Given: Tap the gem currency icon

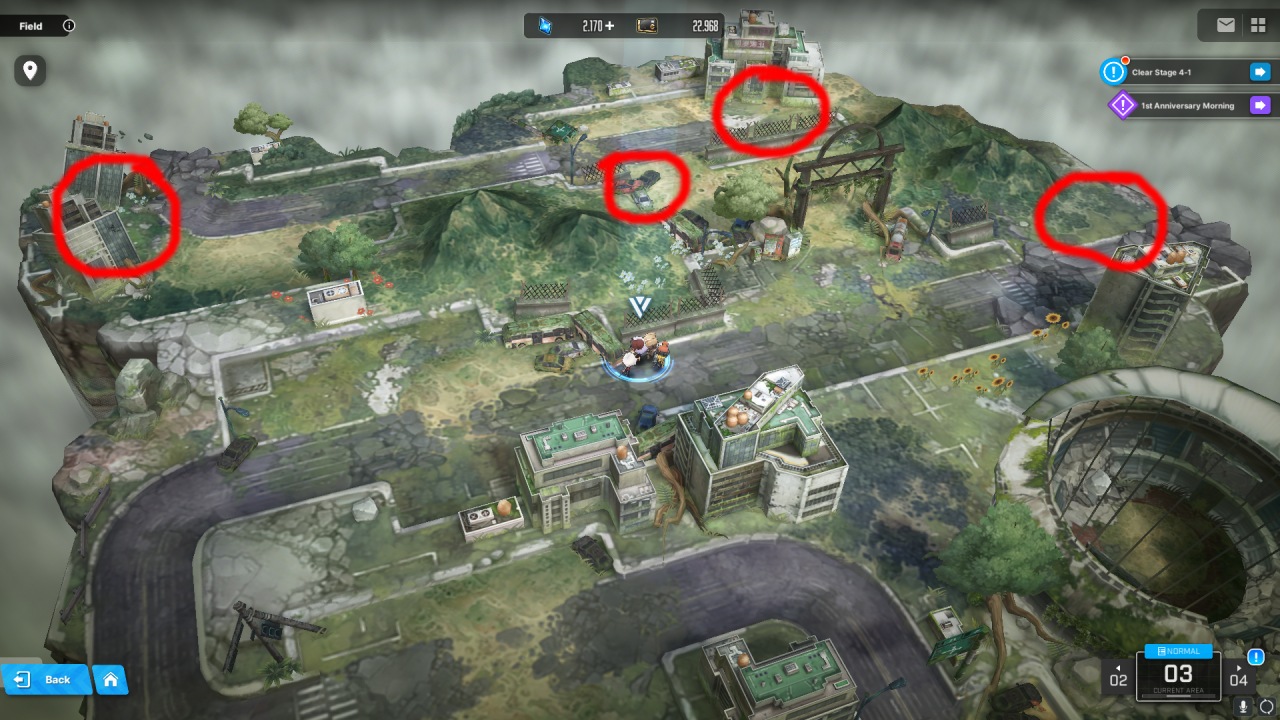Looking at the screenshot, I should click(545, 25).
